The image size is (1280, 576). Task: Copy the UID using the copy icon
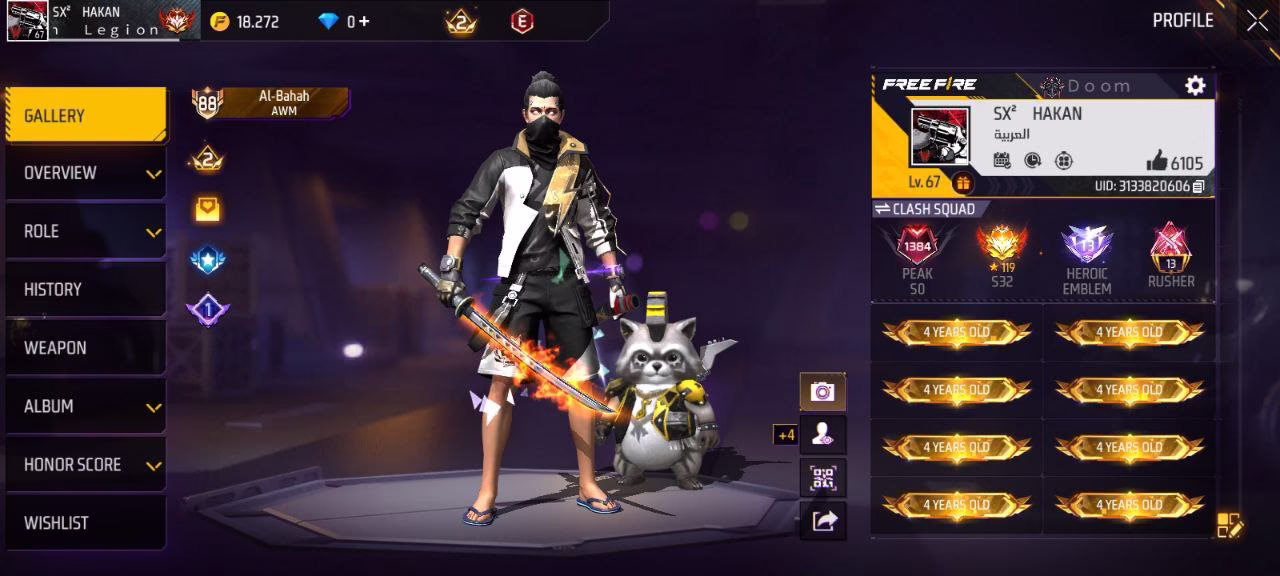1198,186
